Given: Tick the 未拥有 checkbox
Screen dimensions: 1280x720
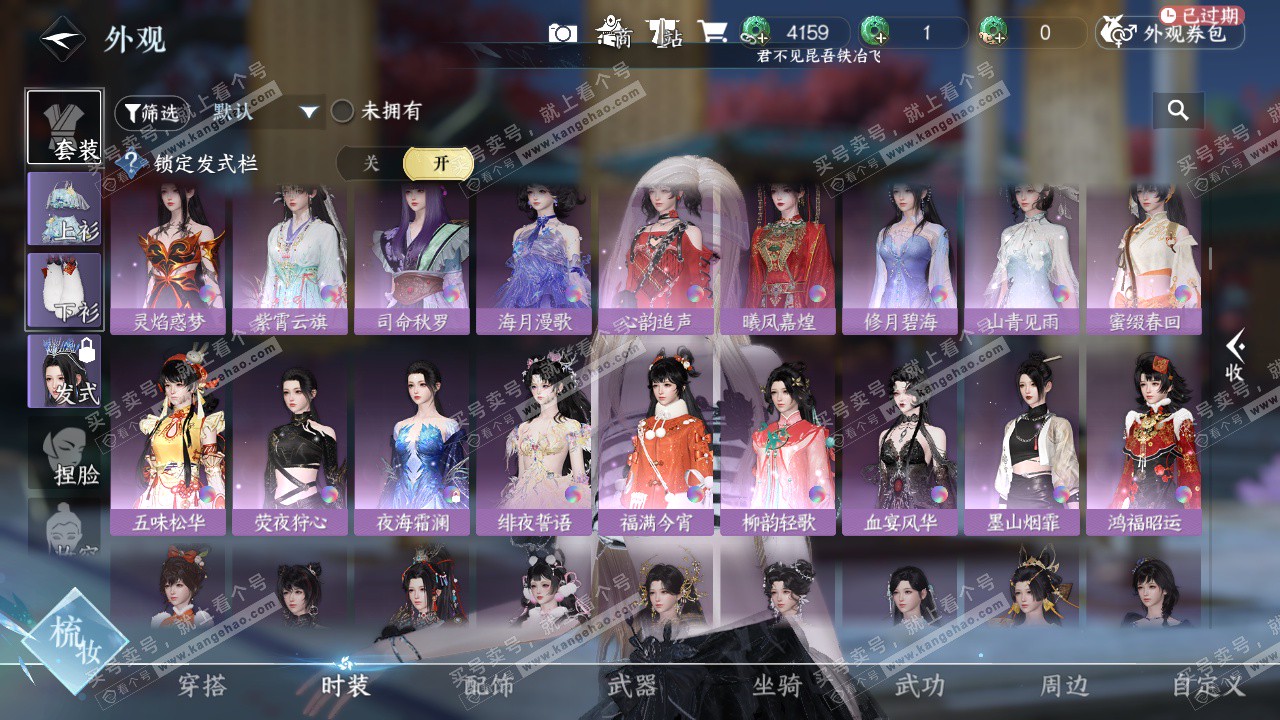Looking at the screenshot, I should (343, 111).
